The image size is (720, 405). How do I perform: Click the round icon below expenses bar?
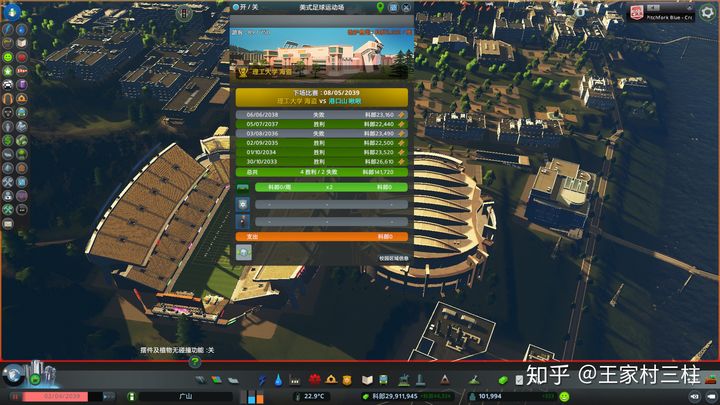(x=243, y=252)
